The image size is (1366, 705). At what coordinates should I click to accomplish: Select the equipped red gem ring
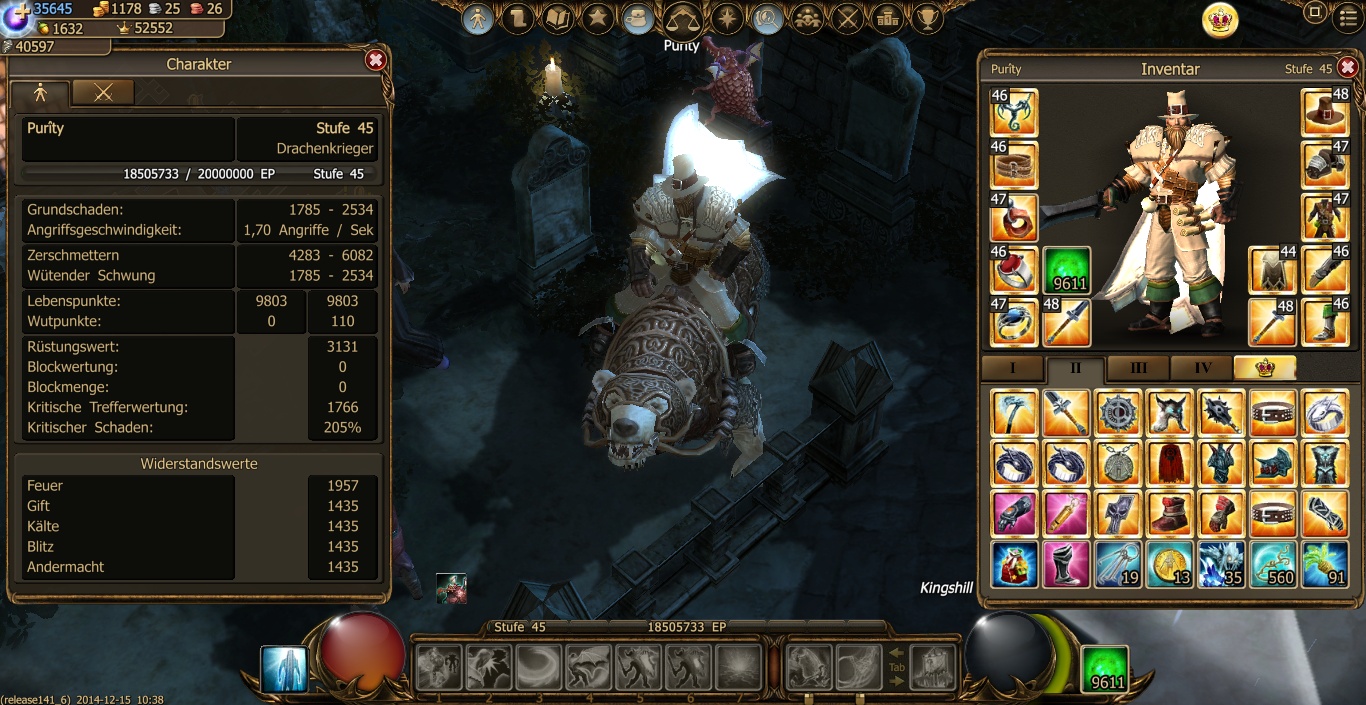click(1014, 270)
